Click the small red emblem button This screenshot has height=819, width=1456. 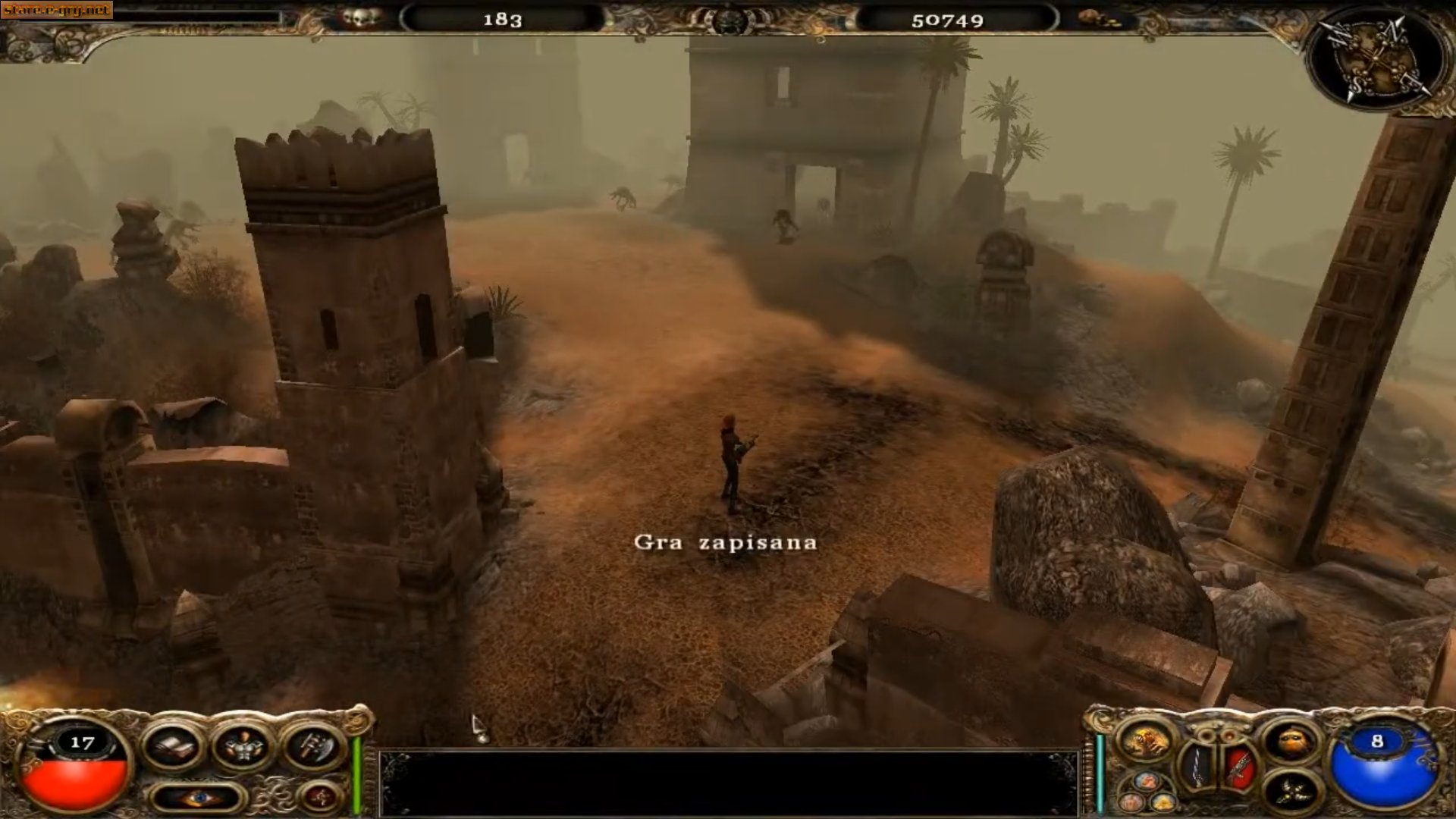pyautogui.click(x=320, y=797)
